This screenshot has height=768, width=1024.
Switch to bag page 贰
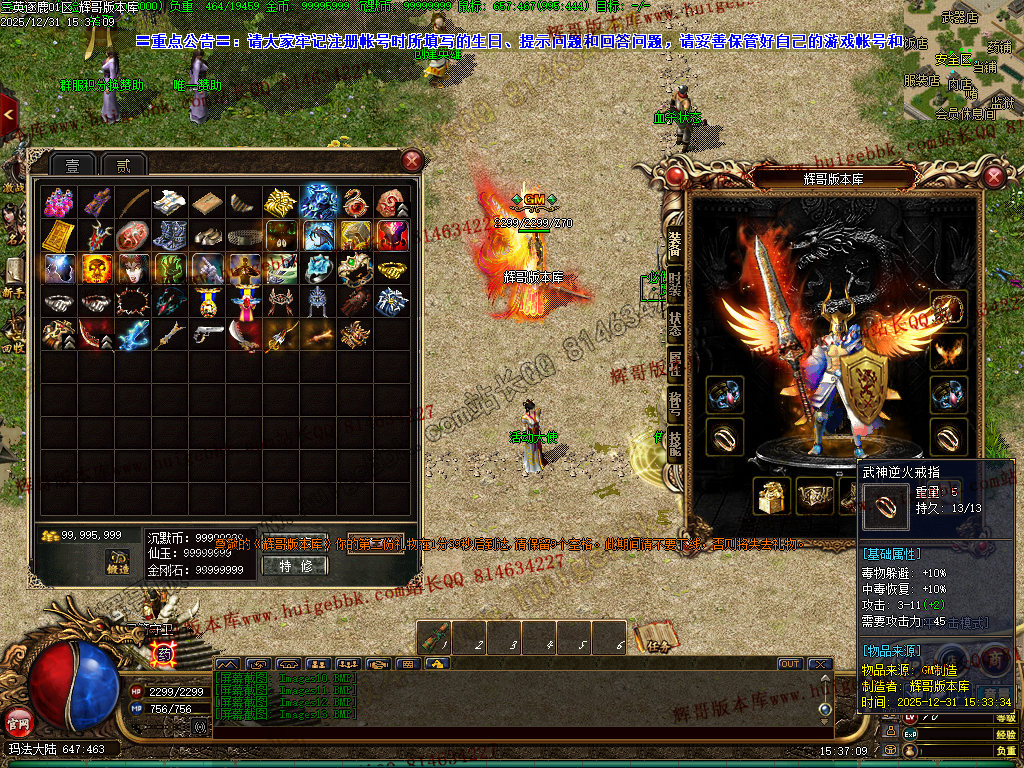tap(123, 166)
